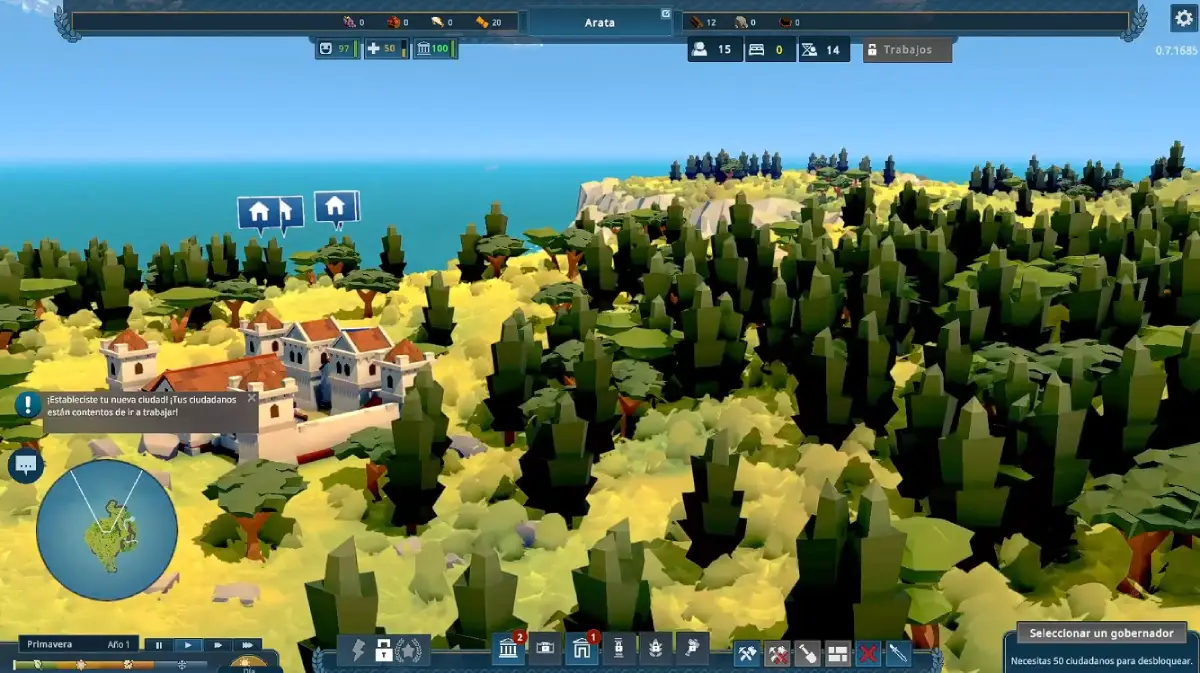Close the new city notification
Image resolution: width=1200 pixels, height=673 pixels.
pos(251,397)
